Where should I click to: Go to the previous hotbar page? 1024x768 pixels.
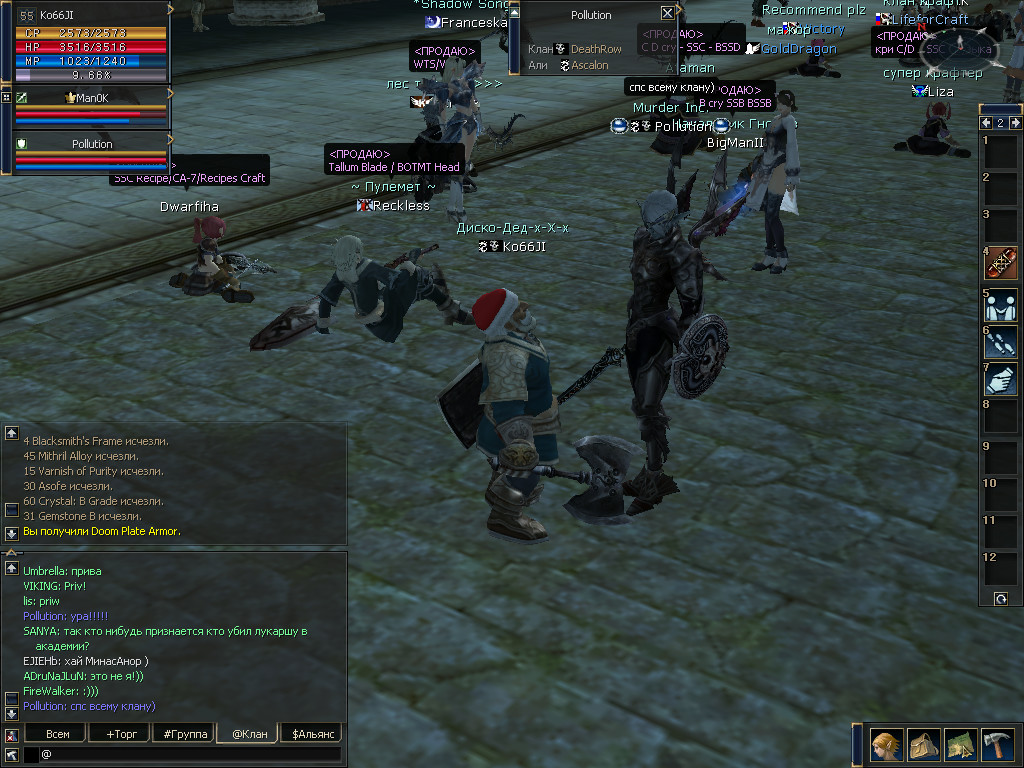pos(985,122)
